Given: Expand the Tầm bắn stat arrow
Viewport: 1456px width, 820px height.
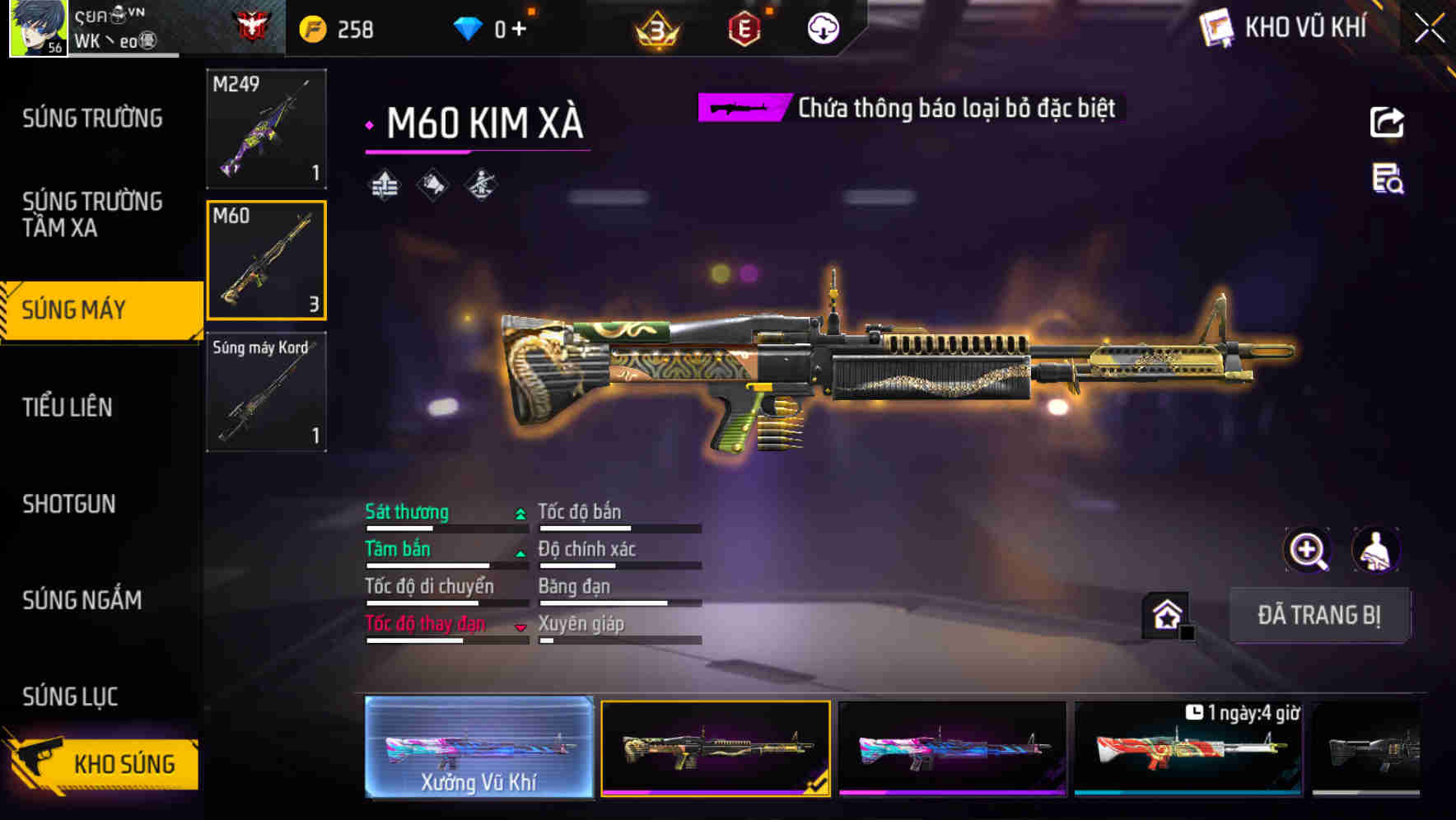Looking at the screenshot, I should click(520, 554).
